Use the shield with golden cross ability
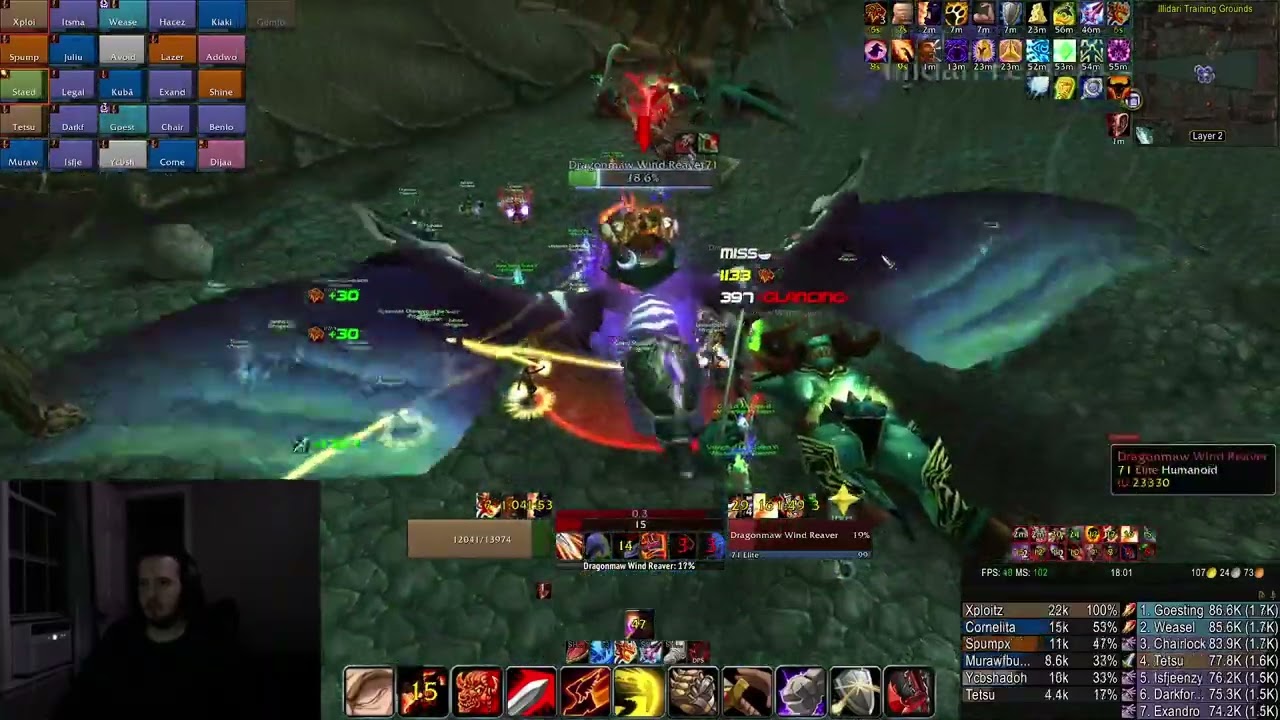1280x720 pixels. click(x=855, y=692)
